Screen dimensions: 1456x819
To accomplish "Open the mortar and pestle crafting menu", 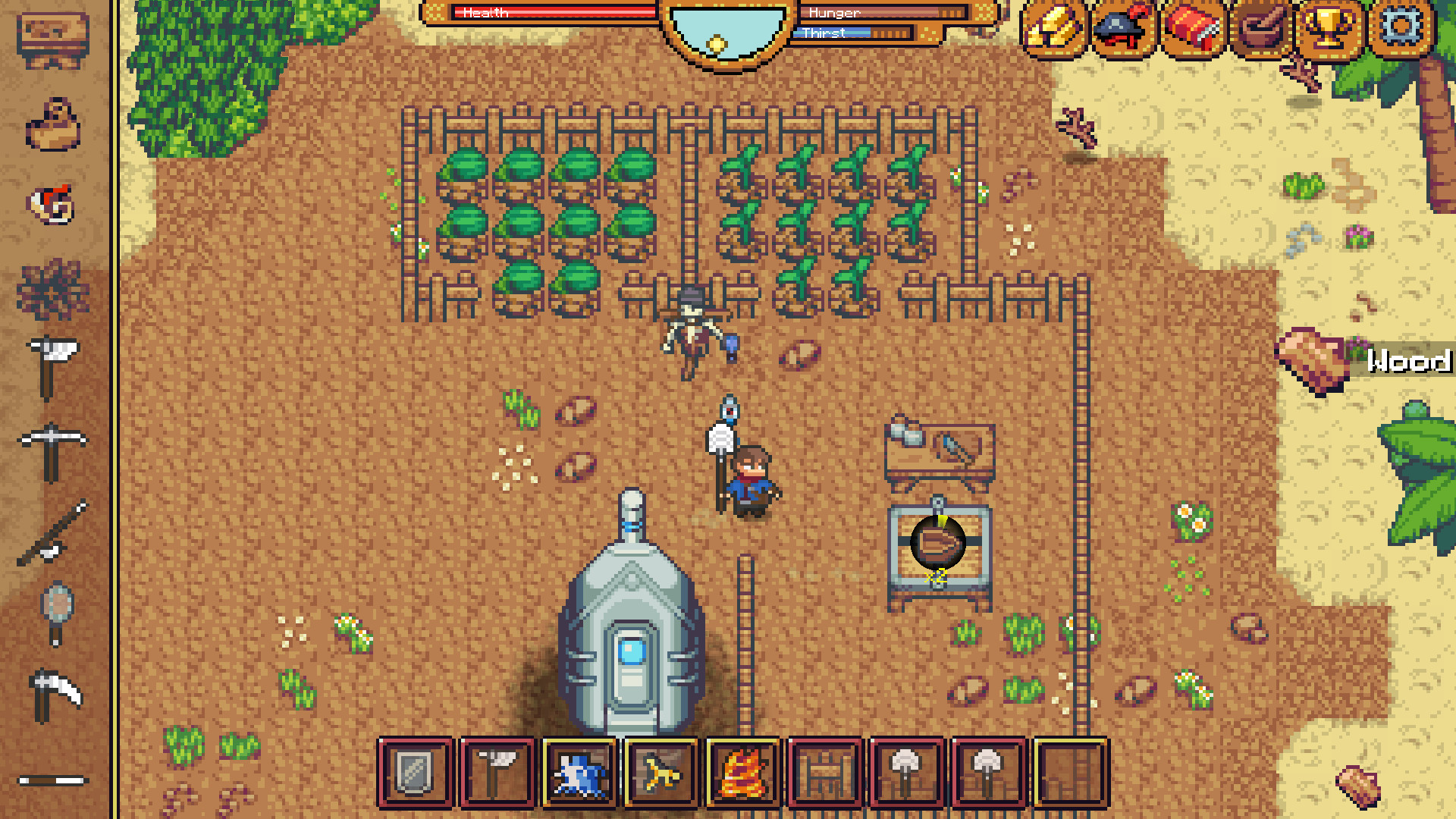I will (1262, 30).
